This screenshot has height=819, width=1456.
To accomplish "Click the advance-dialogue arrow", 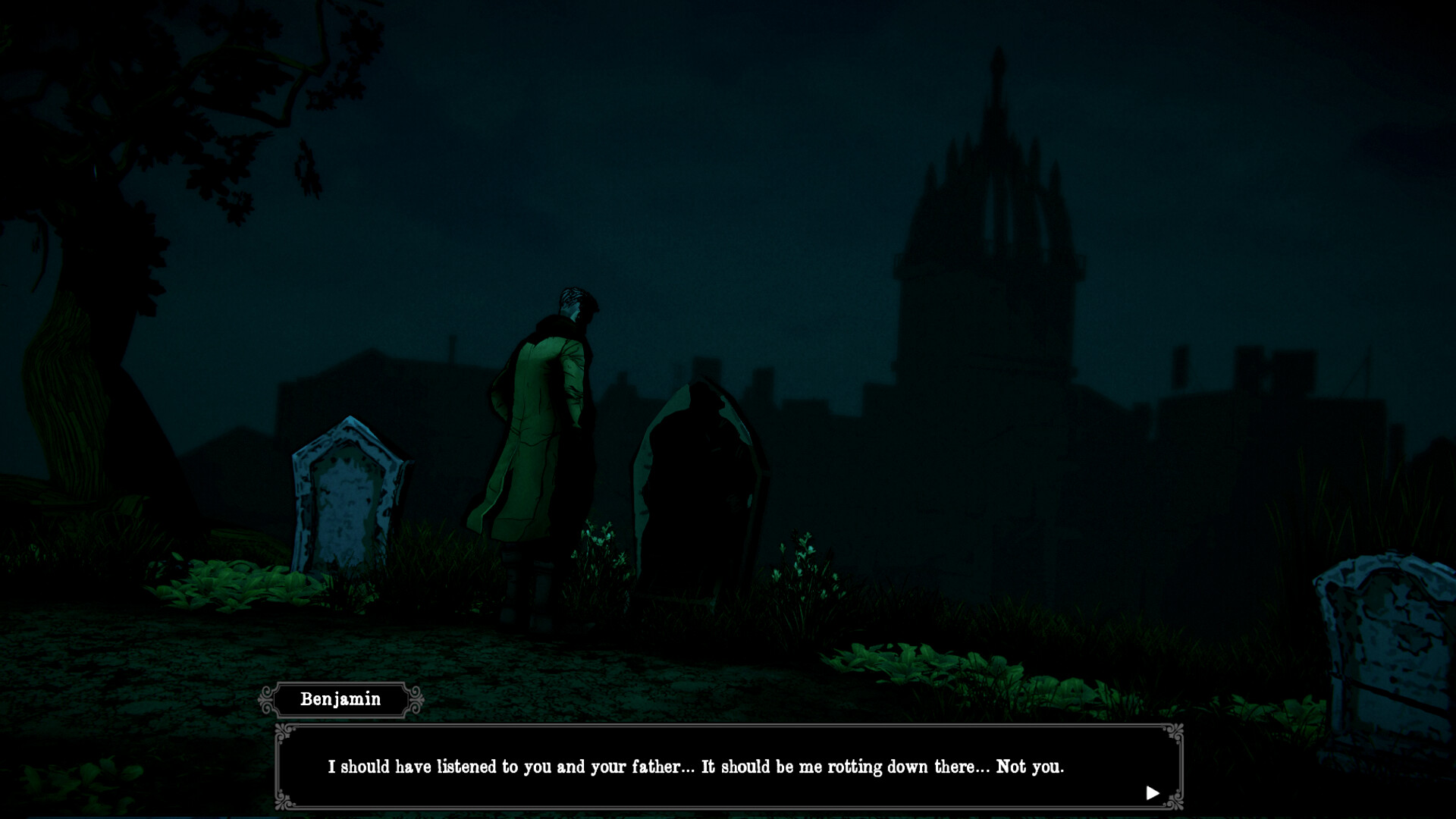I will [x=1154, y=792].
